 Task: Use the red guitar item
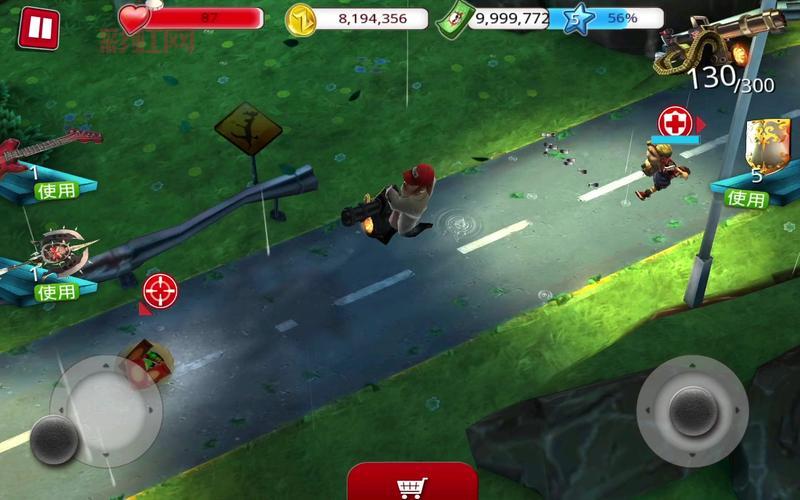(x=56, y=189)
